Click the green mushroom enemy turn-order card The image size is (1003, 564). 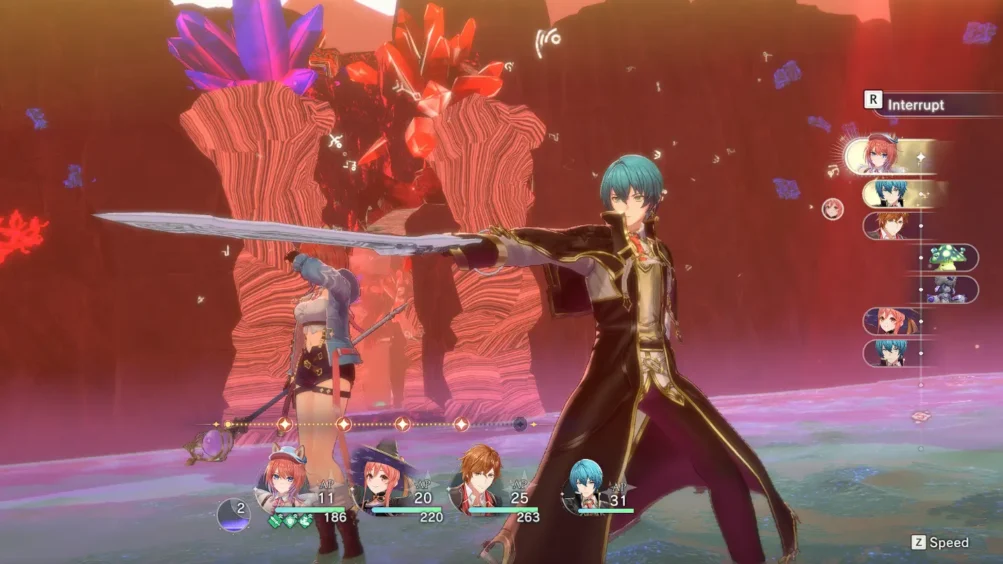click(948, 257)
